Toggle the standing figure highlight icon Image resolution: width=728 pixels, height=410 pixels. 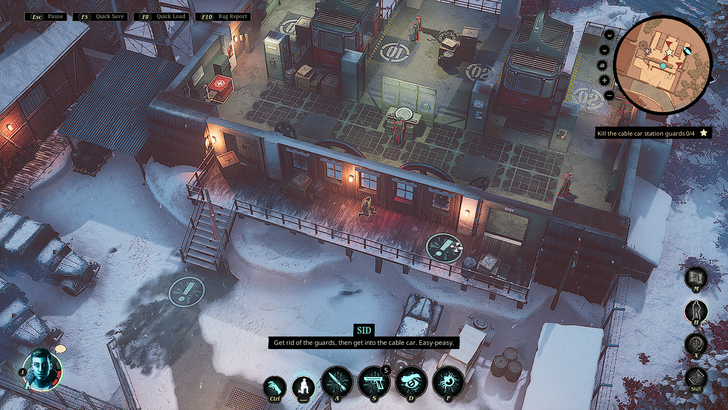(x=694, y=311)
